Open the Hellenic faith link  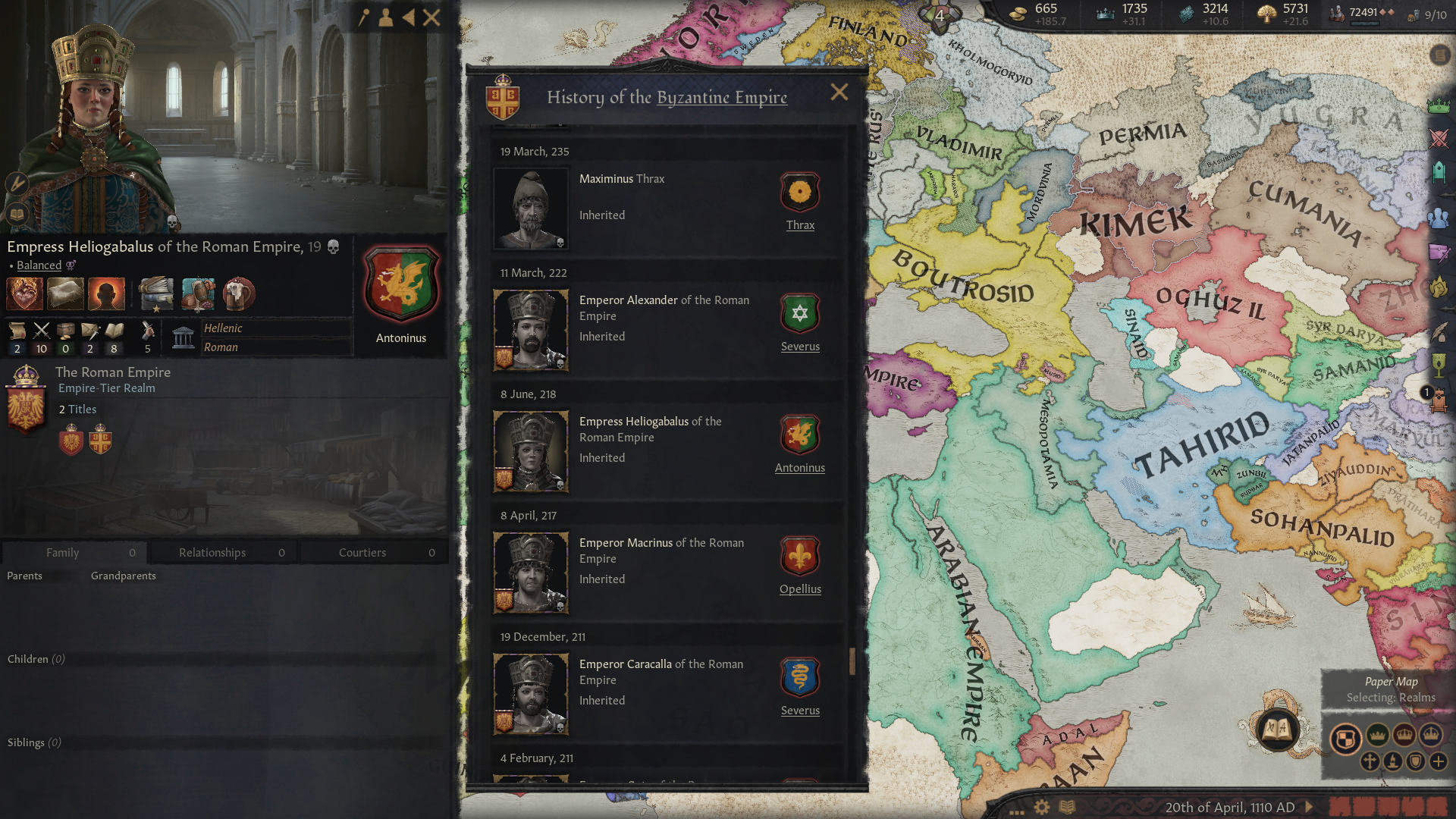click(x=223, y=328)
